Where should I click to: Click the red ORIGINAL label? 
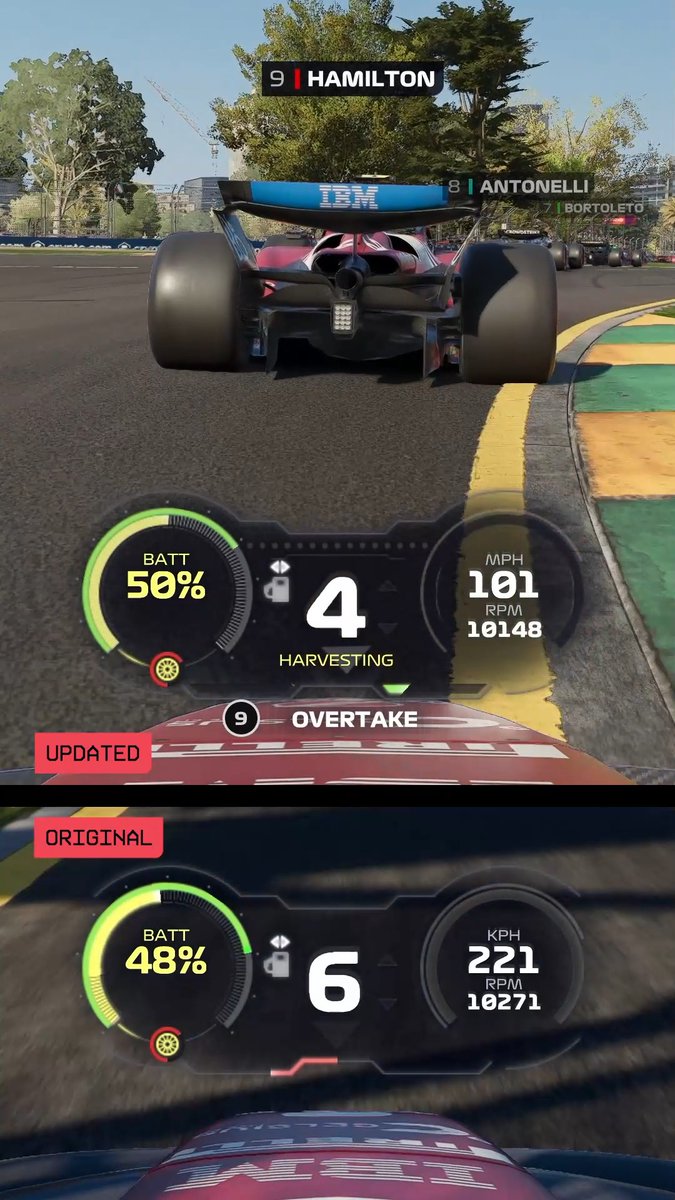tap(98, 838)
